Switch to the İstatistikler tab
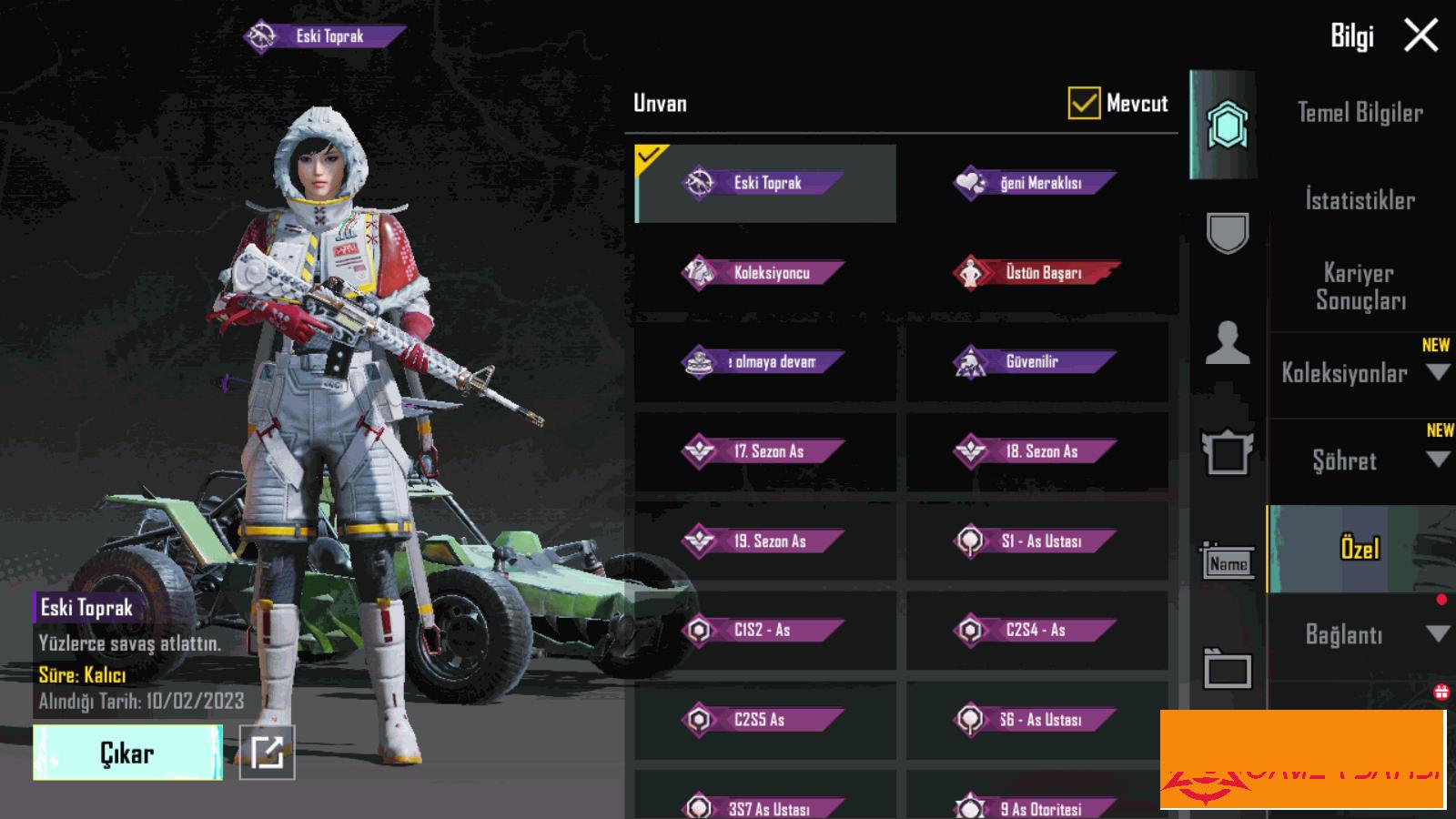This screenshot has height=819, width=1456. tap(1360, 200)
